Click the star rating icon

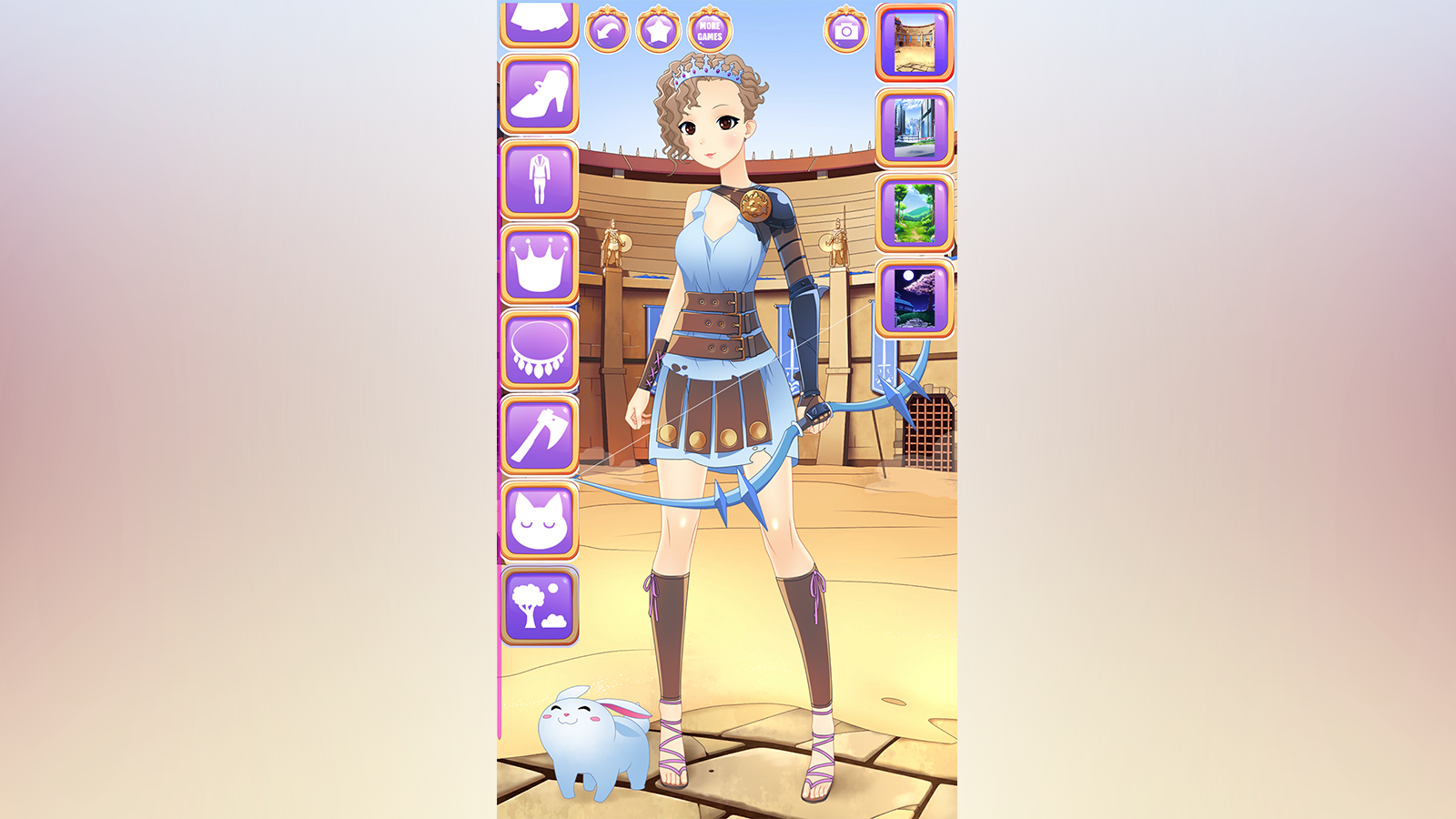coord(659,28)
